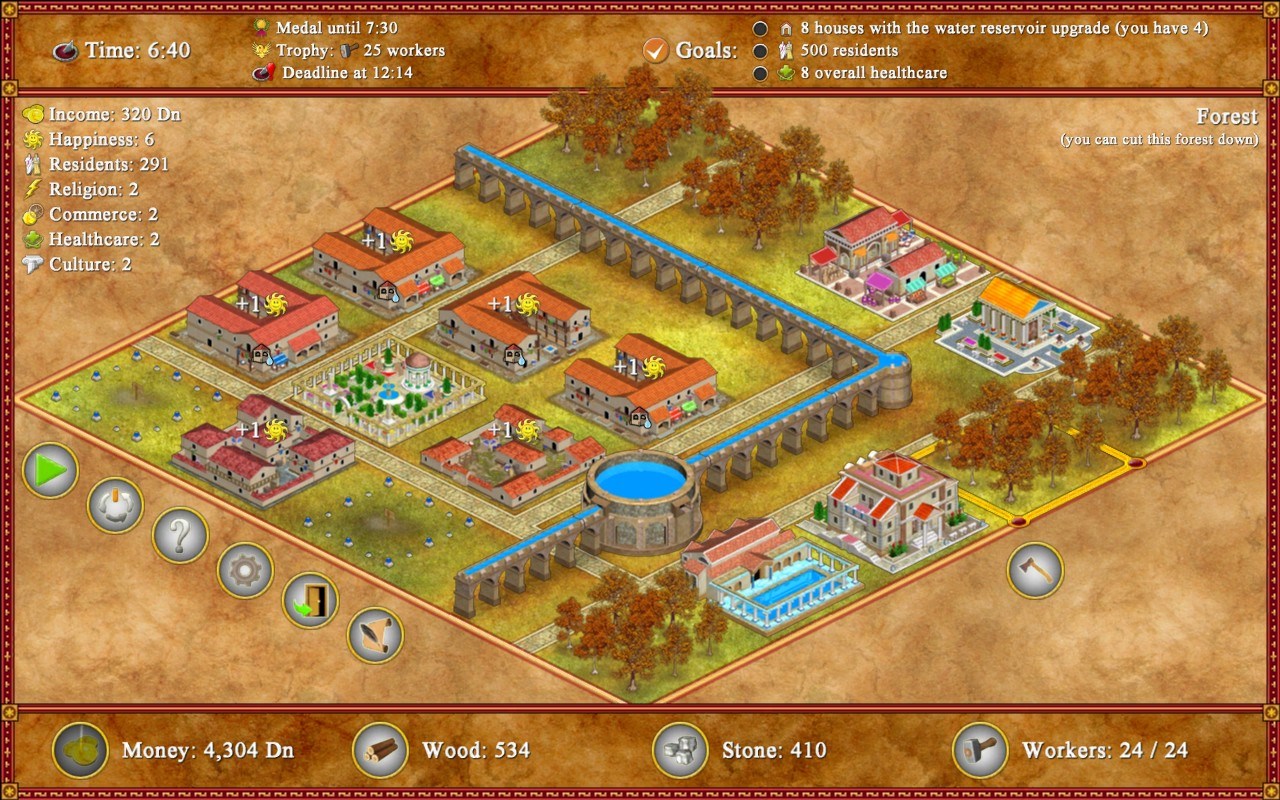1280x800 pixels.
Task: Open help via the question mark icon
Action: click(178, 536)
